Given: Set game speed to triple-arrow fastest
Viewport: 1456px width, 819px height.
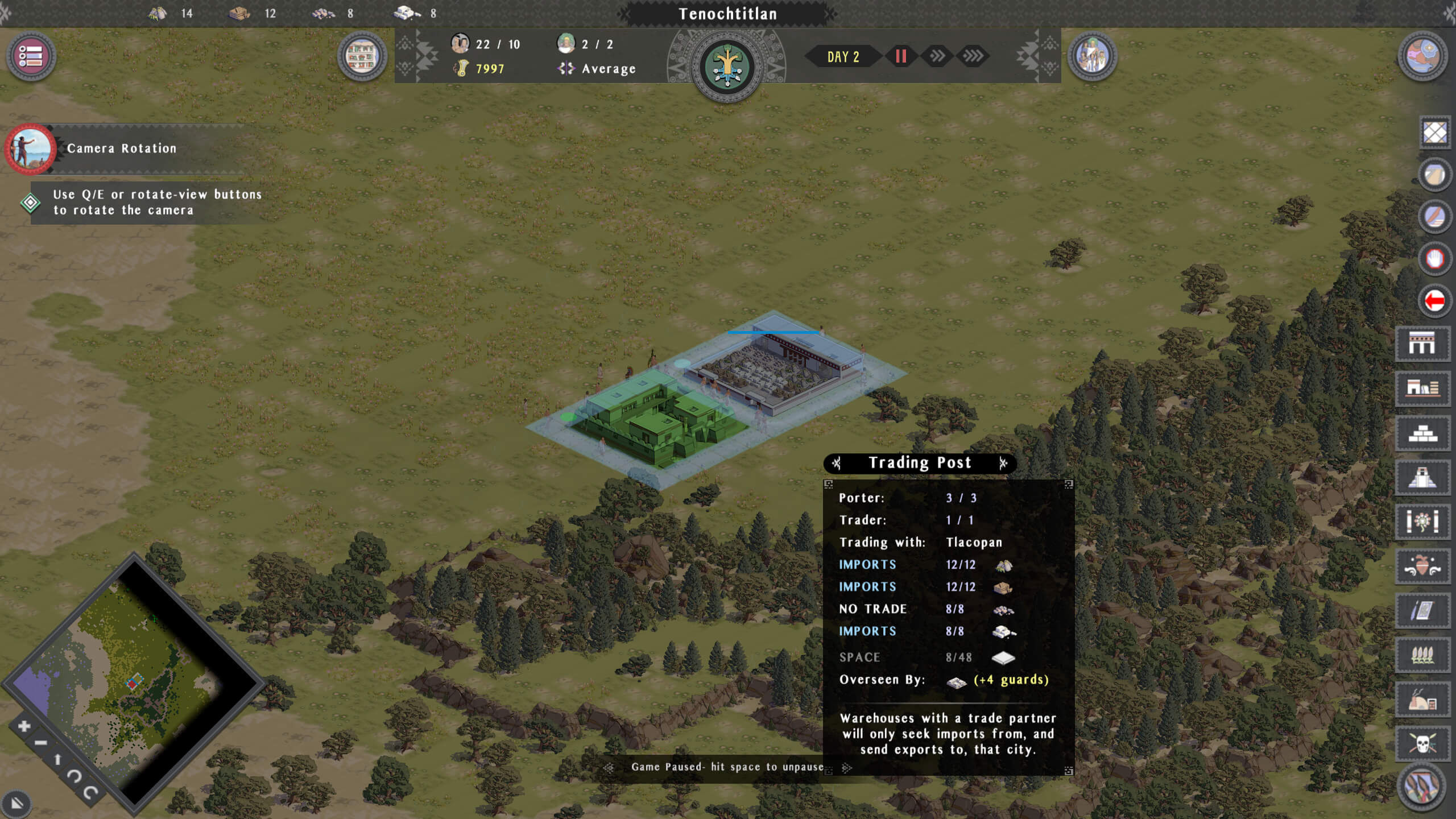Looking at the screenshot, I should pos(973,56).
